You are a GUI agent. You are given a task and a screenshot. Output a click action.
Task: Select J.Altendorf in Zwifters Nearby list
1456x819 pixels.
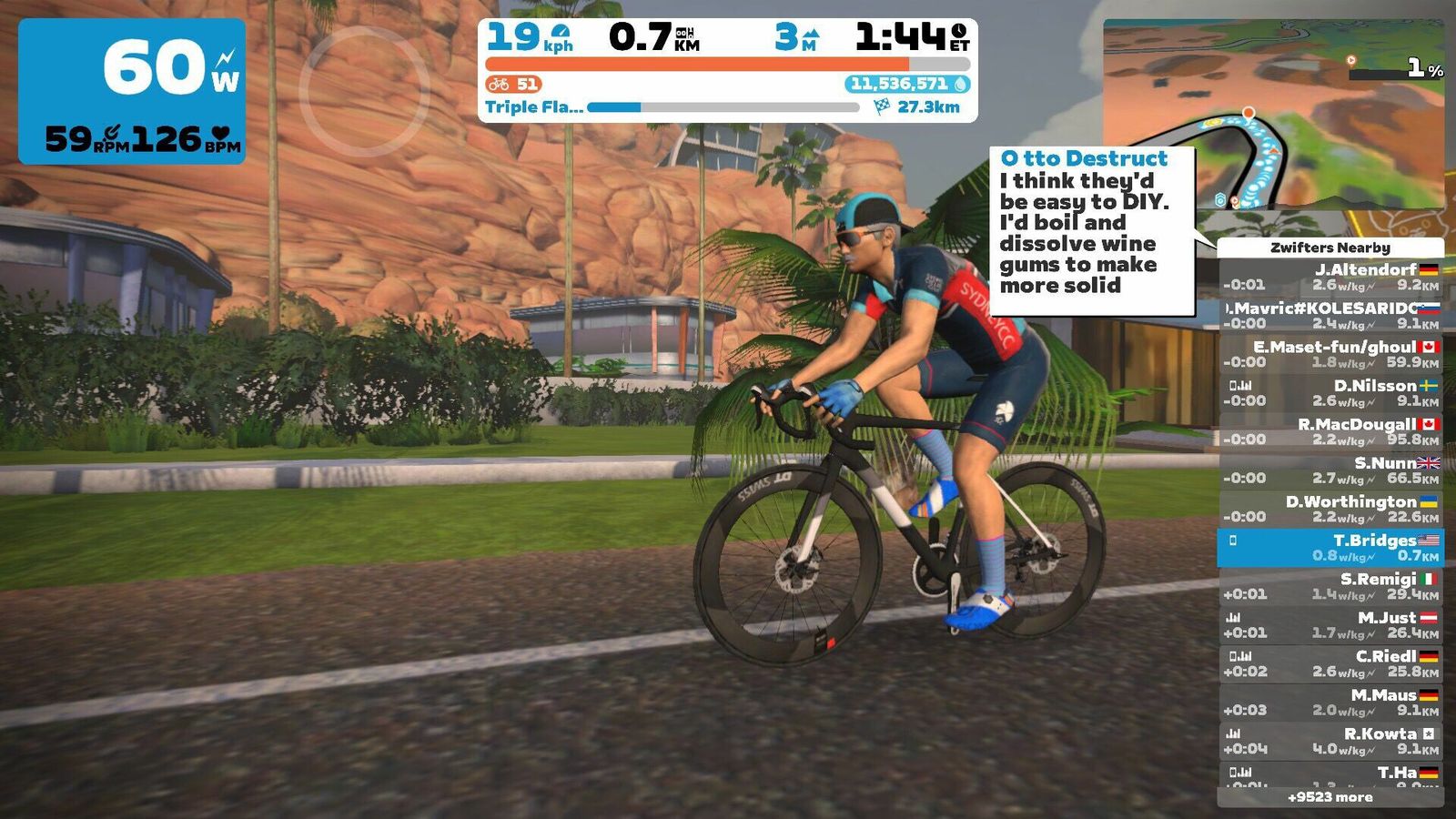pos(1330,277)
